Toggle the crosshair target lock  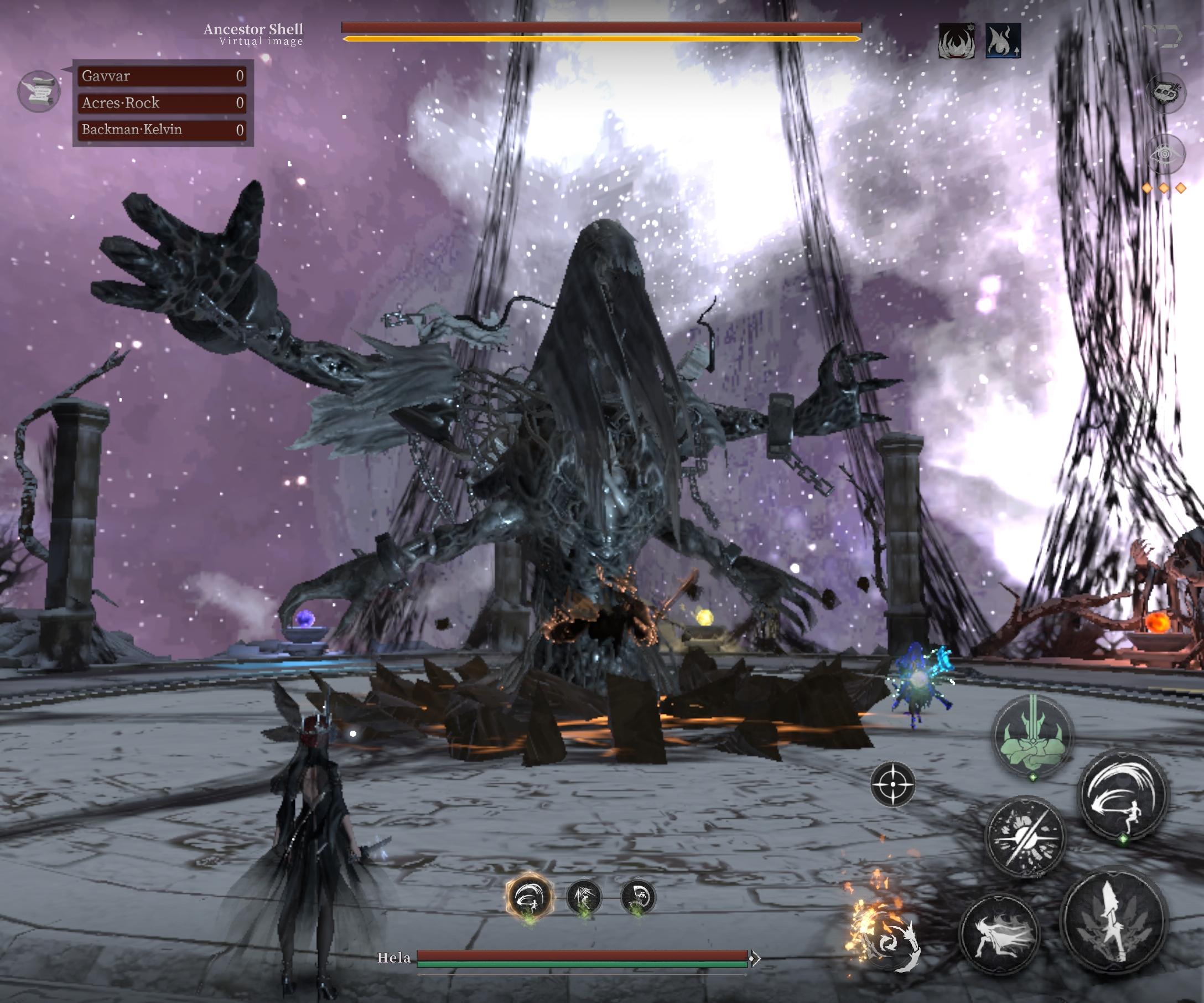(892, 784)
